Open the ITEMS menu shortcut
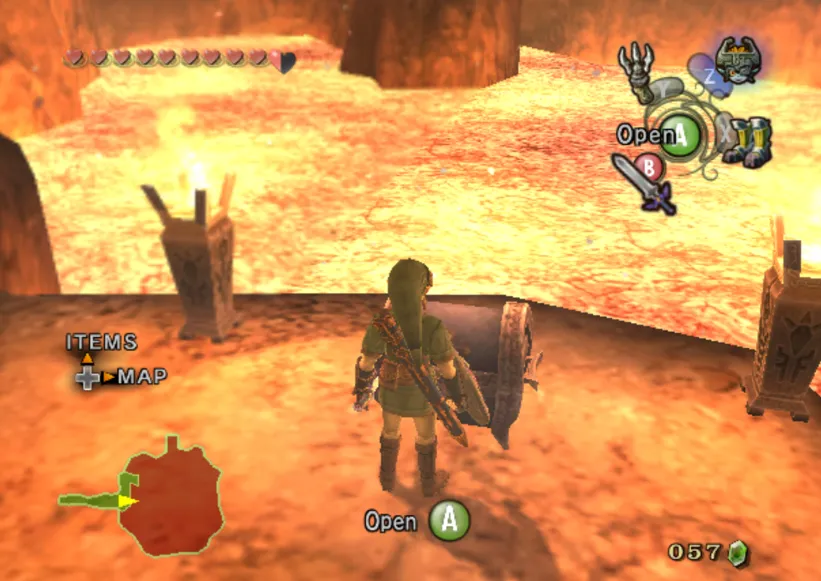Image resolution: width=821 pixels, height=581 pixels. 101,342
